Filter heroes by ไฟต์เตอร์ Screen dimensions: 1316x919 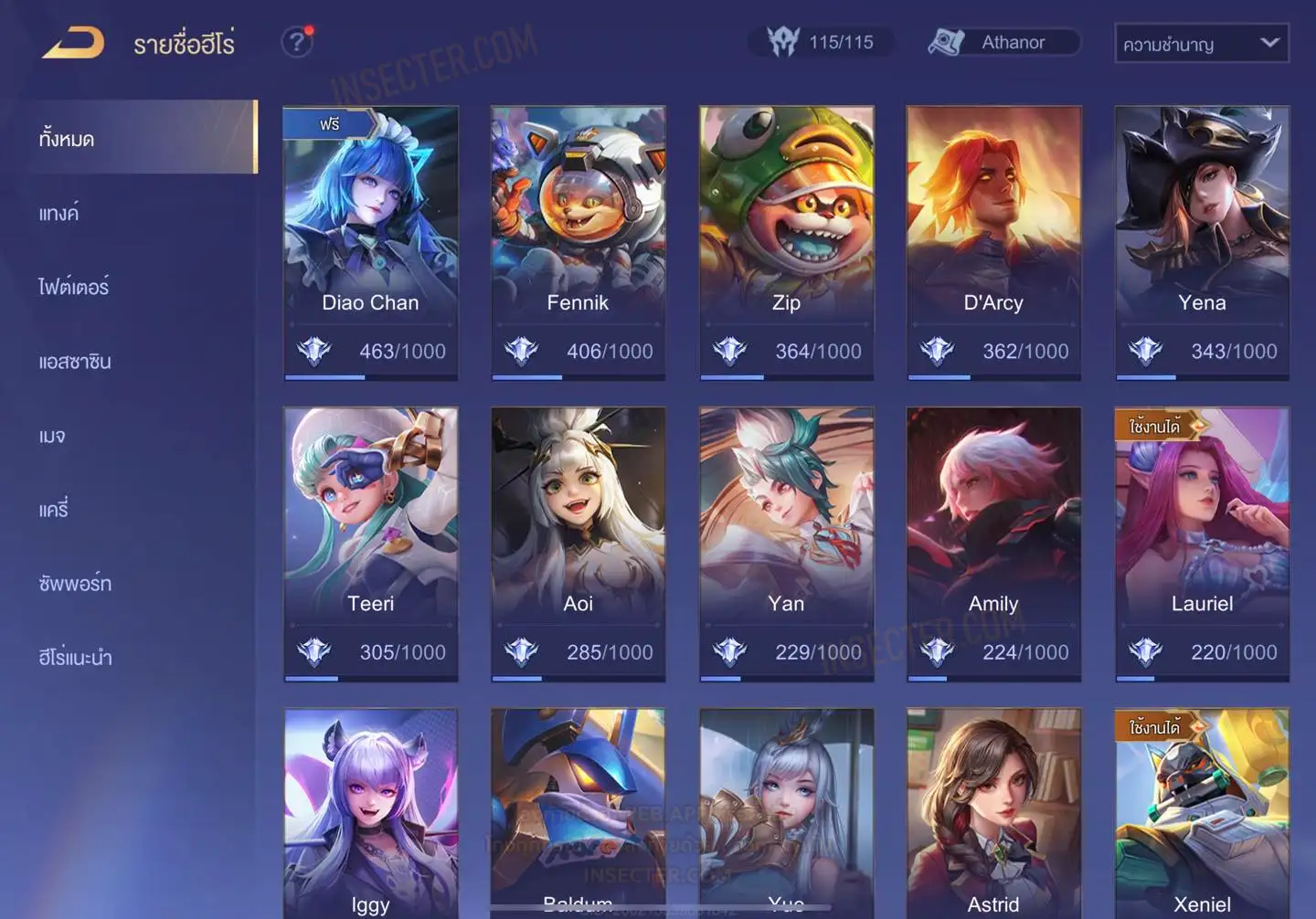point(73,287)
